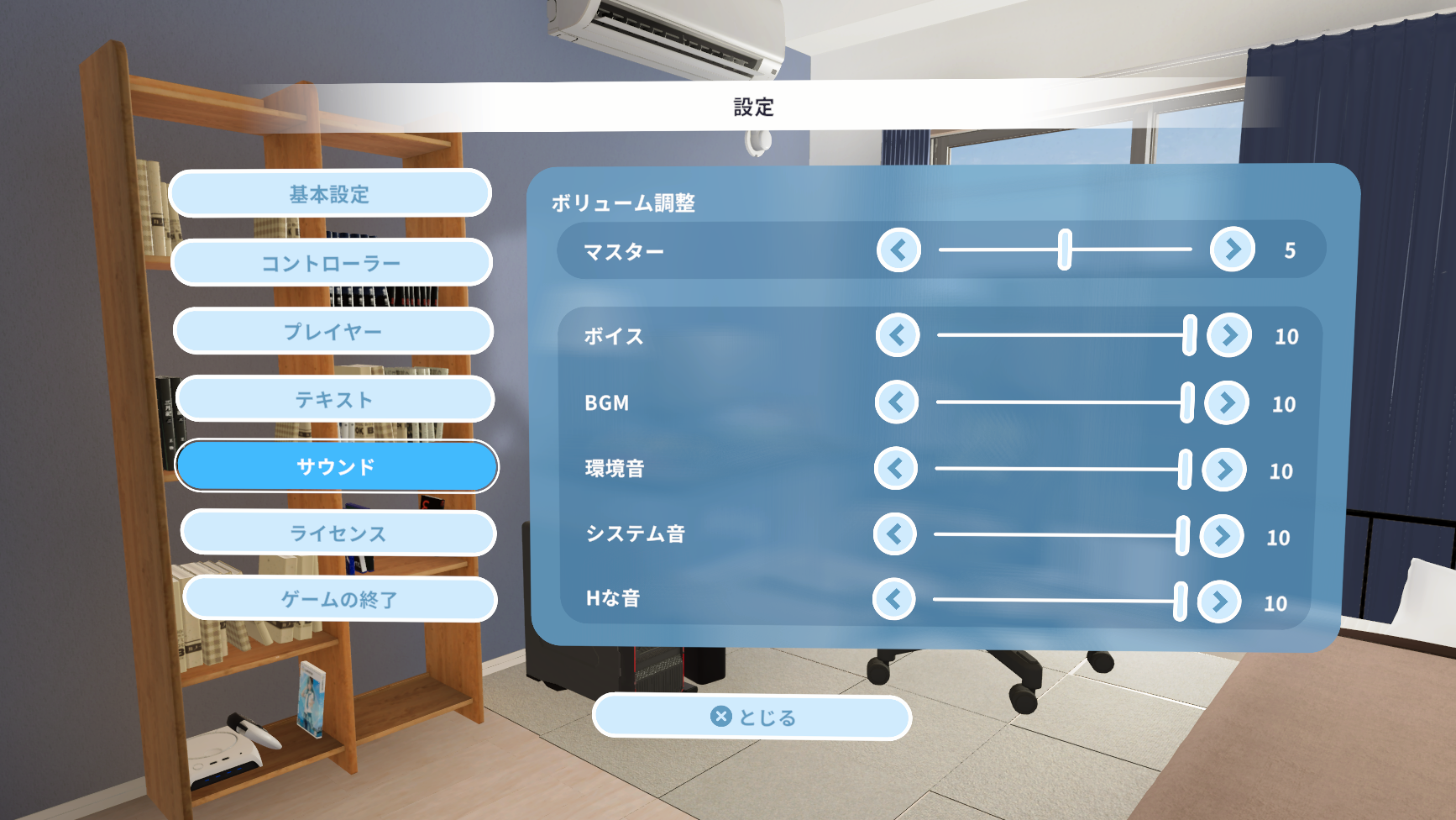Close the settings with the とじる button
Viewport: 1456px width, 820px height.
[752, 715]
